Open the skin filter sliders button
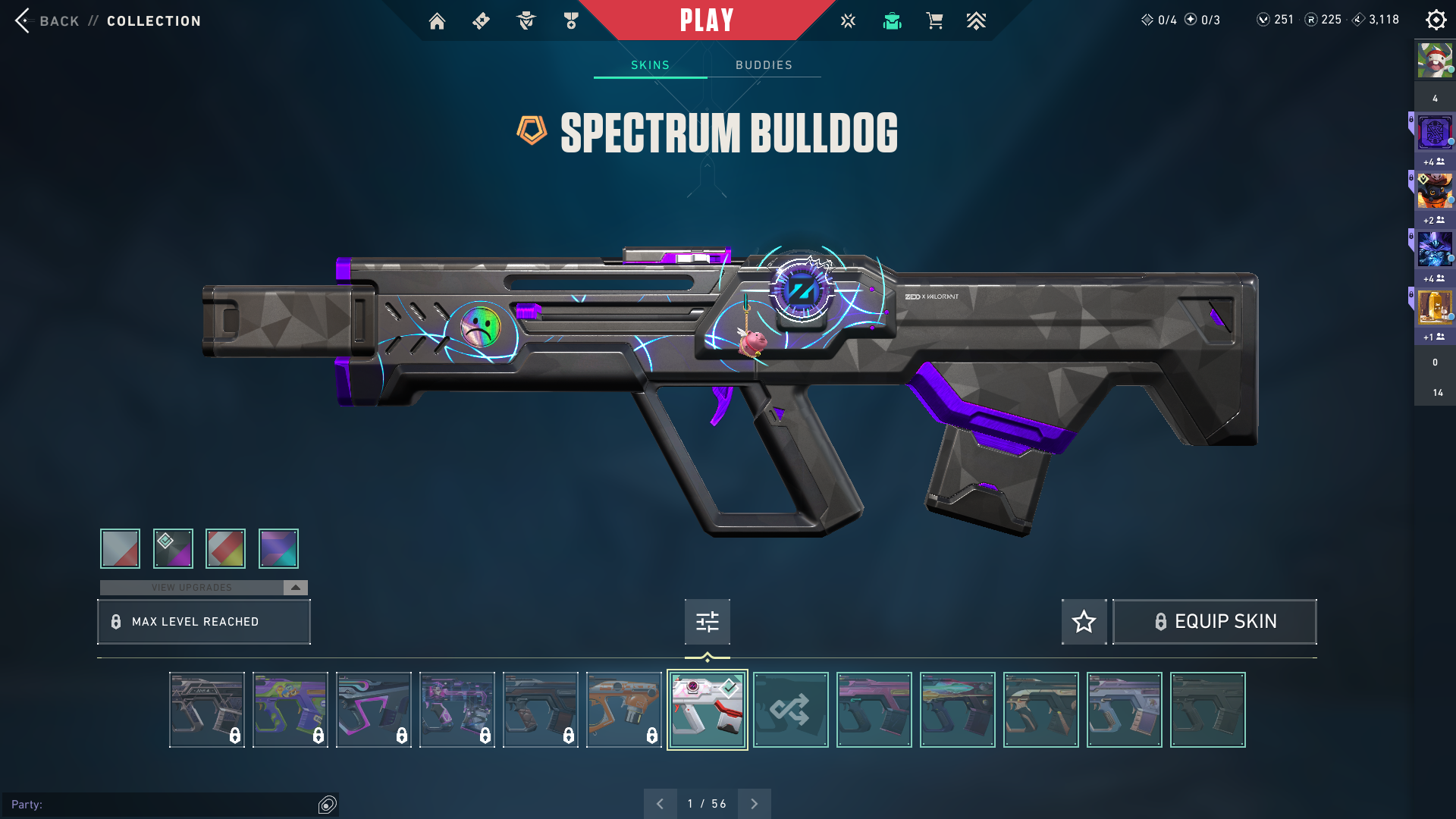 707,622
